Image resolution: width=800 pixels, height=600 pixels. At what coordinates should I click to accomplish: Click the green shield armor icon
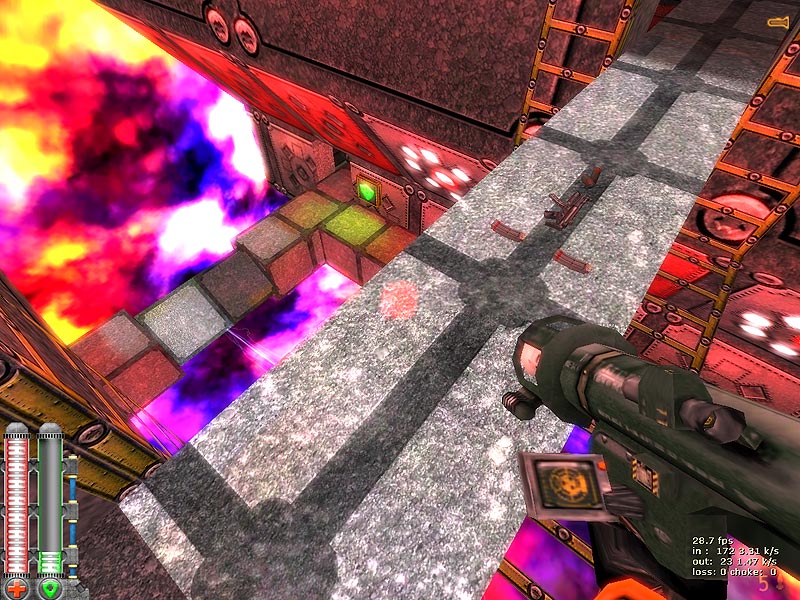(x=50, y=588)
